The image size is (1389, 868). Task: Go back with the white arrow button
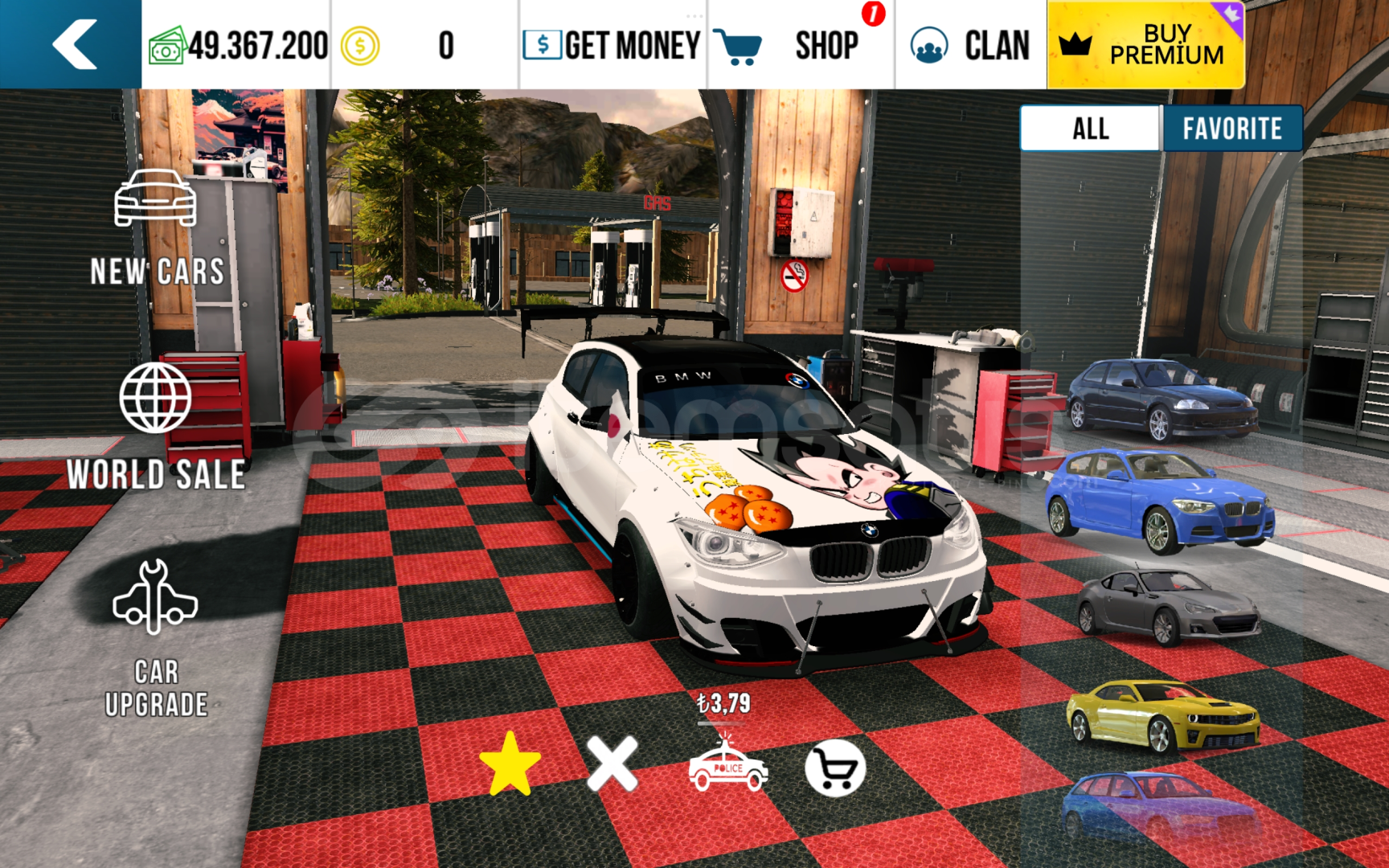click(x=74, y=44)
